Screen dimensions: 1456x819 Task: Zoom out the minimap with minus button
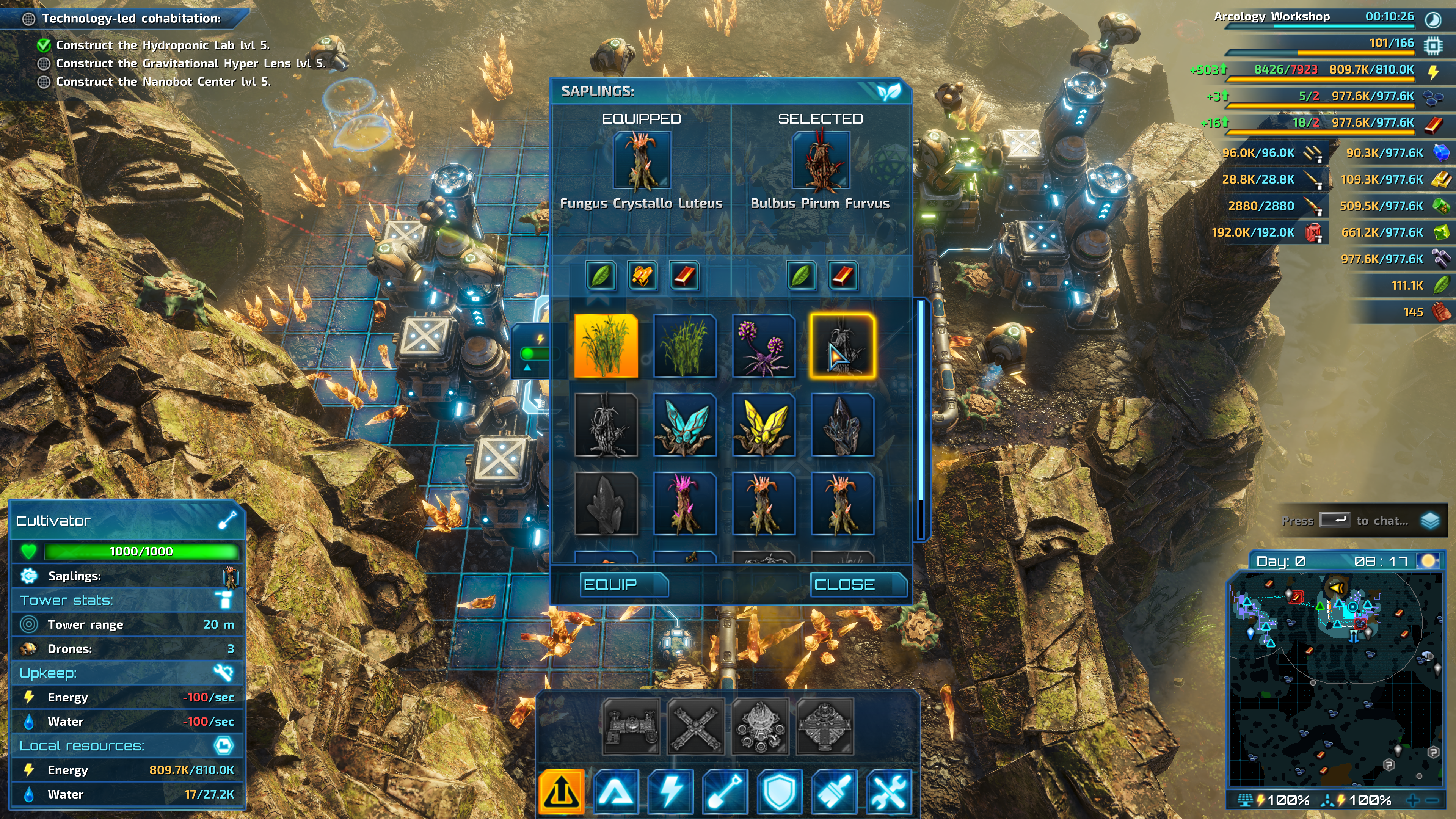(1432, 800)
